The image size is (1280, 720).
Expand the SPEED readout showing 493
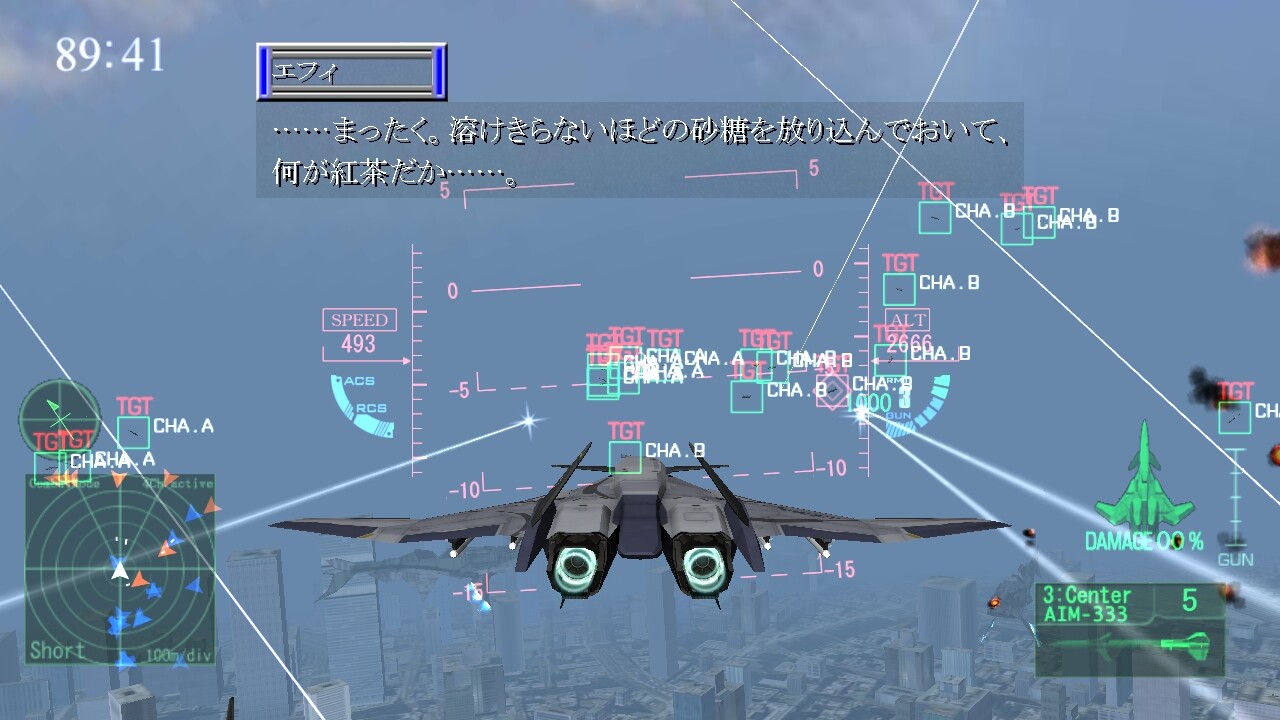[x=357, y=330]
